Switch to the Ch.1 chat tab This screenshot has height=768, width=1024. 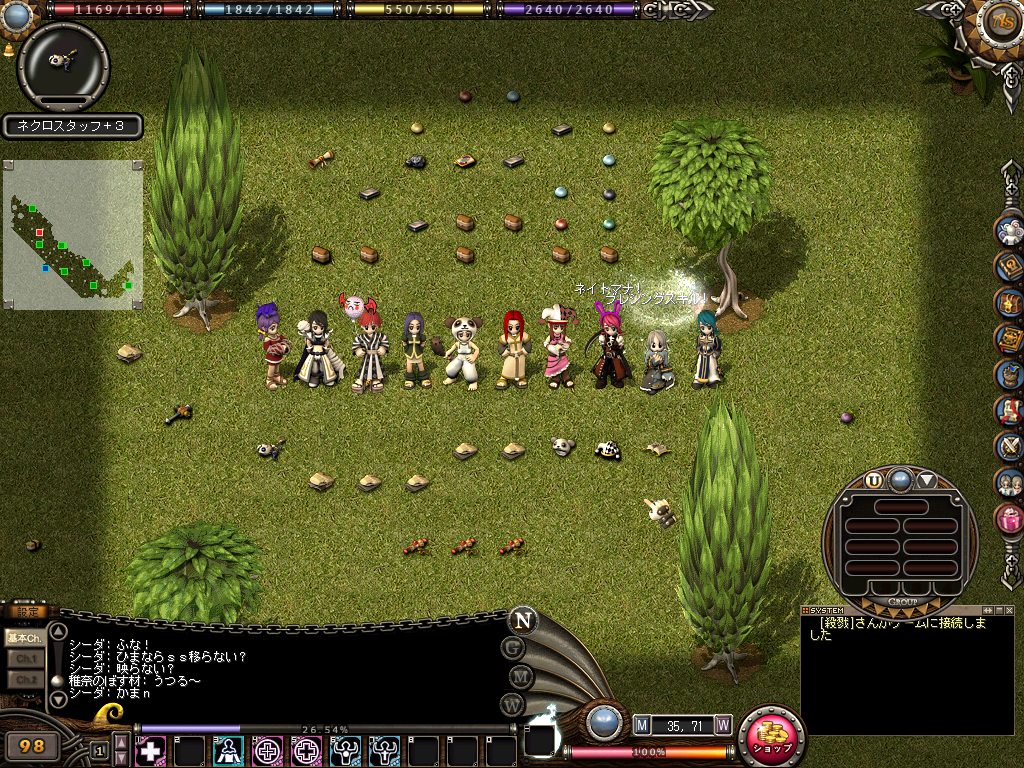pyautogui.click(x=24, y=659)
